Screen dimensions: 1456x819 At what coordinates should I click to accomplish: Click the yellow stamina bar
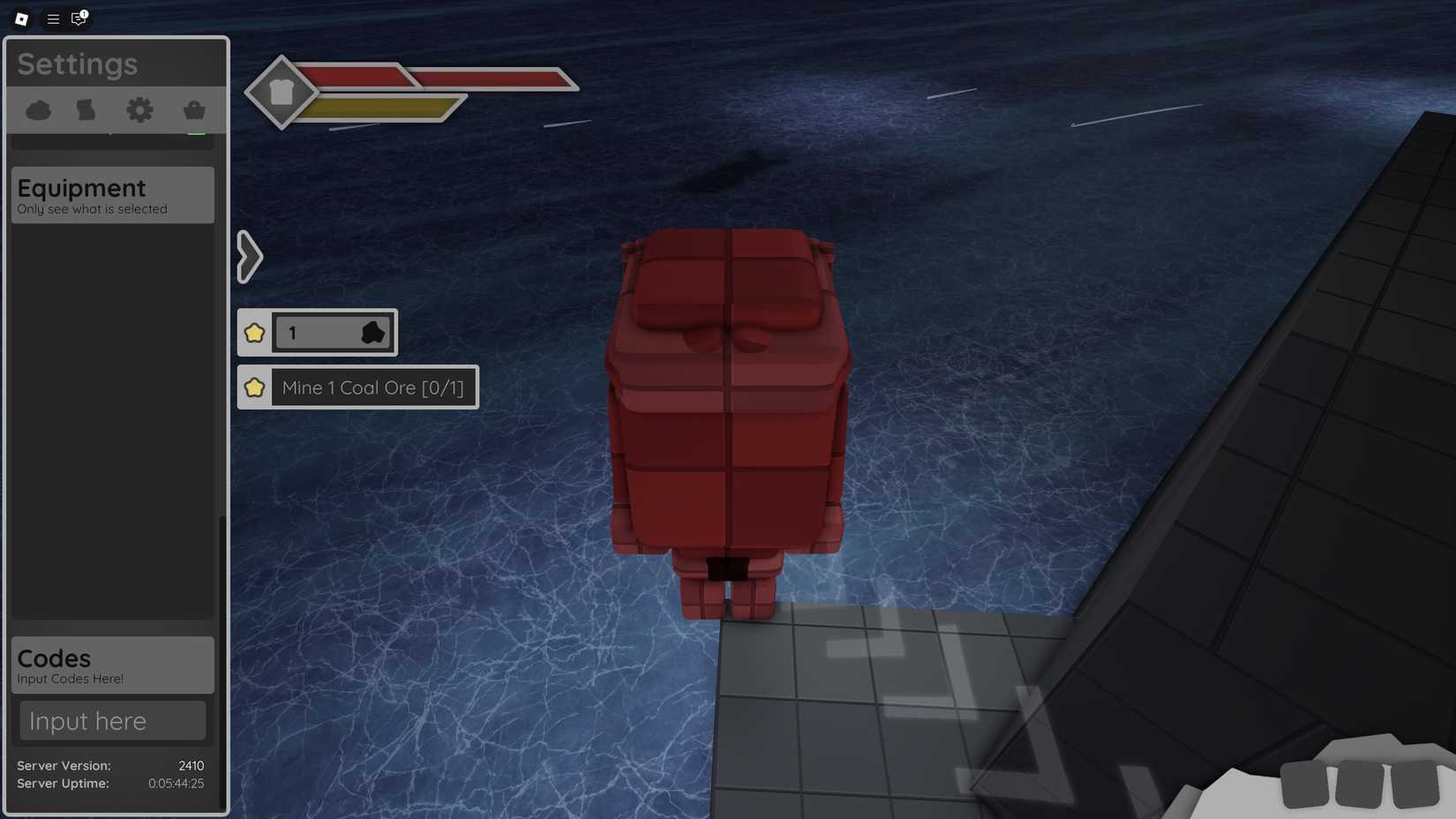[379, 108]
